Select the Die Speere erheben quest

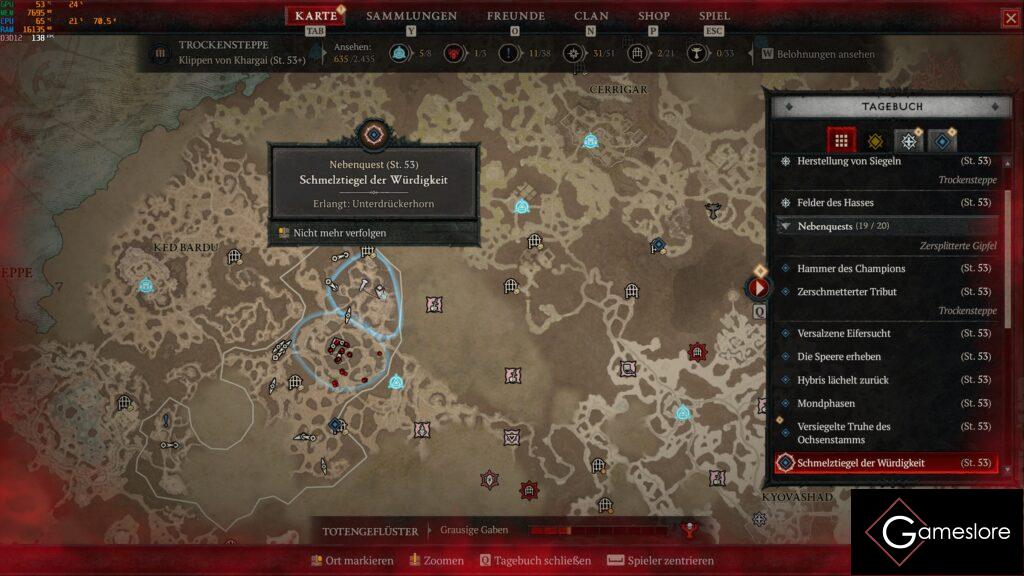click(838, 357)
